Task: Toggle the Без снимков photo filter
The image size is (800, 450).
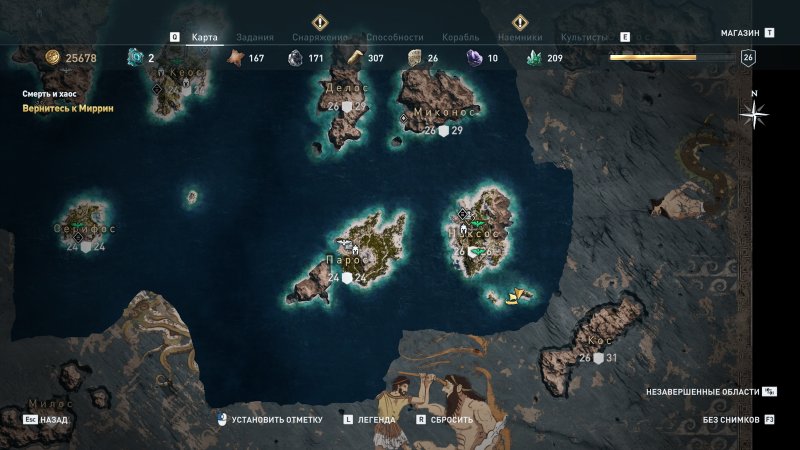Action: (x=731, y=420)
